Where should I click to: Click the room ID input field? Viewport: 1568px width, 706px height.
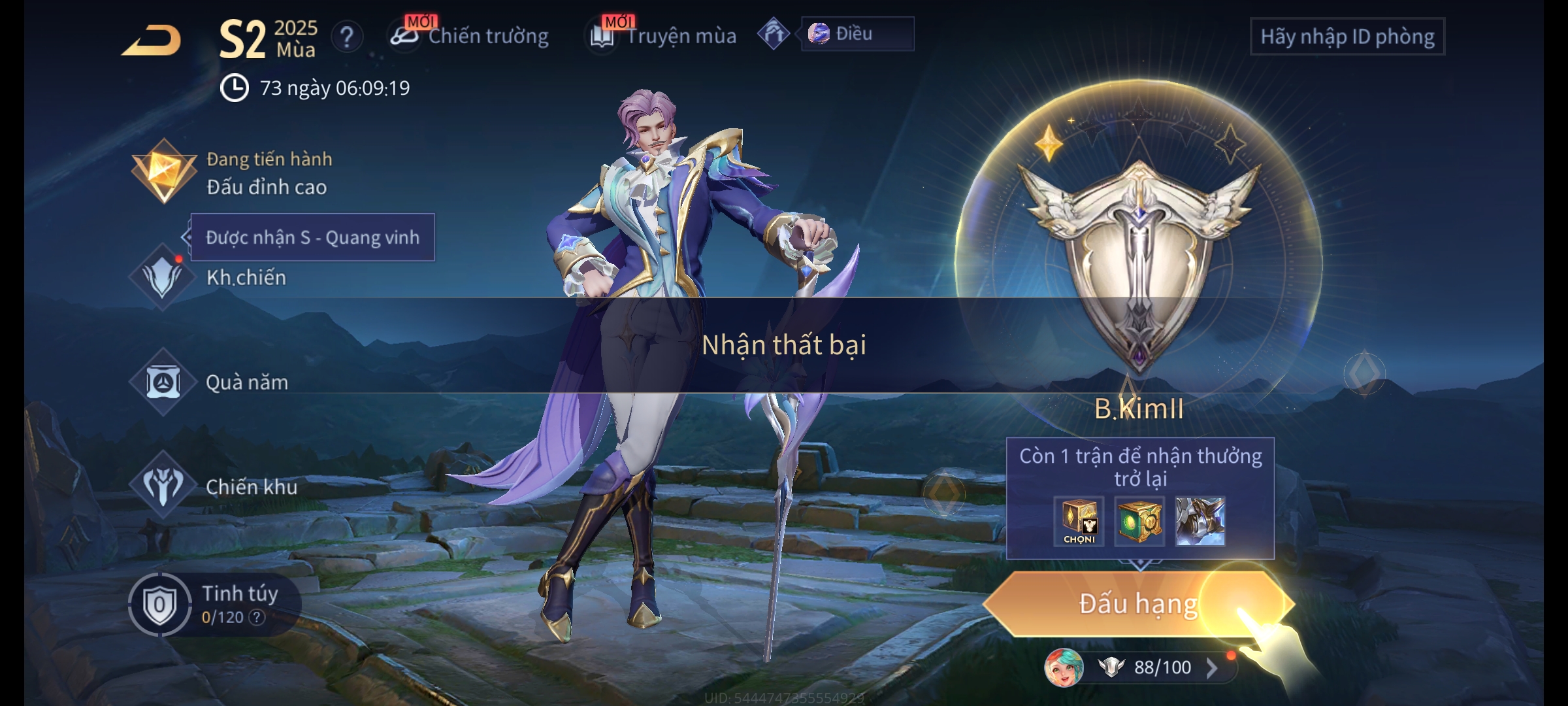1347,37
